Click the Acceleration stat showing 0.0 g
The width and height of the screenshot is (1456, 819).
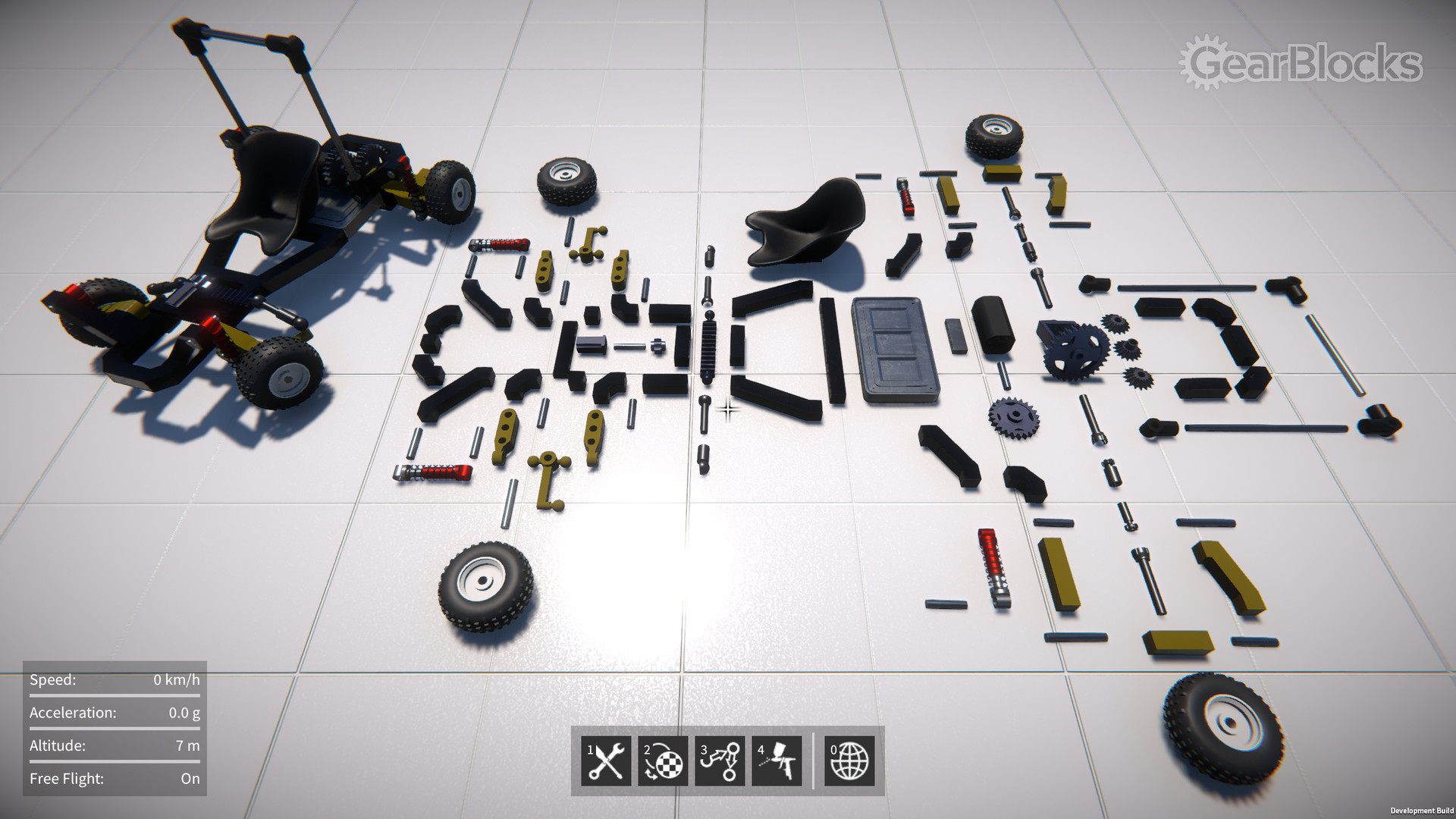[114, 713]
